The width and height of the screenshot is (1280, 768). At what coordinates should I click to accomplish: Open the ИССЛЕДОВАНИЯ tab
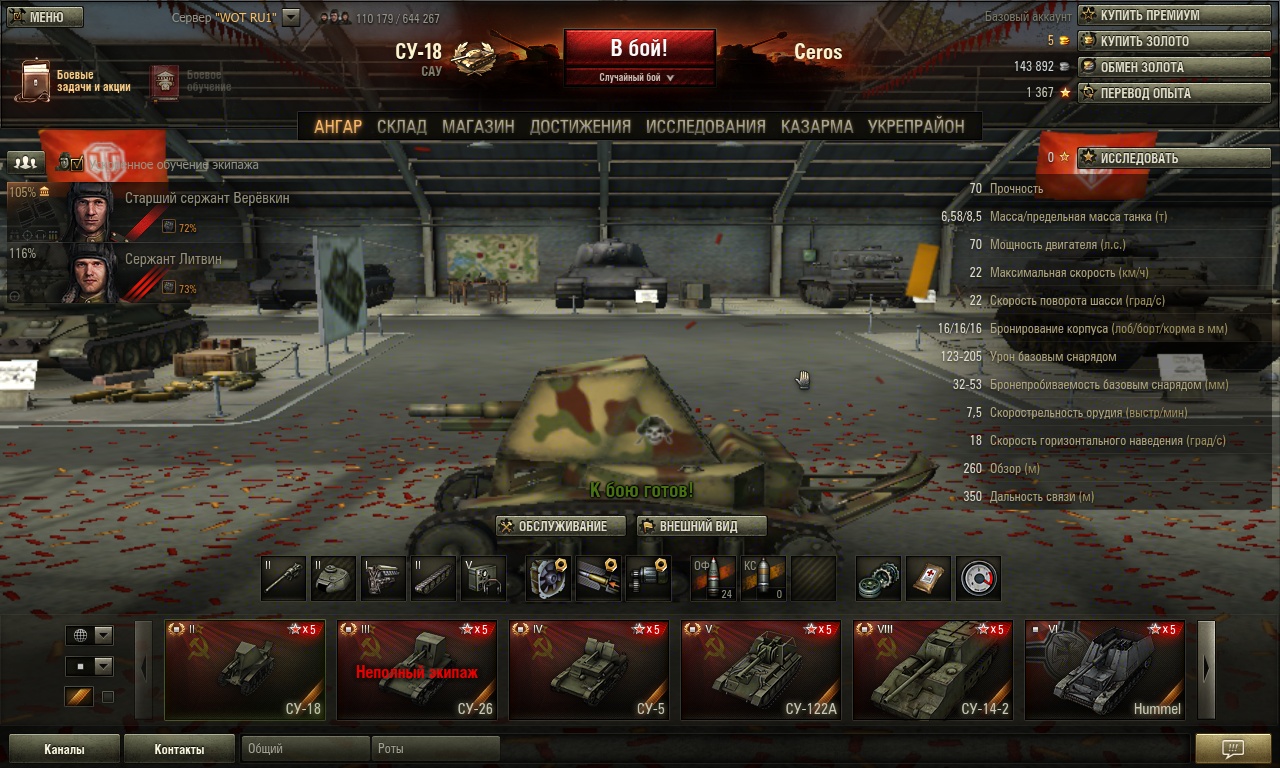point(705,126)
